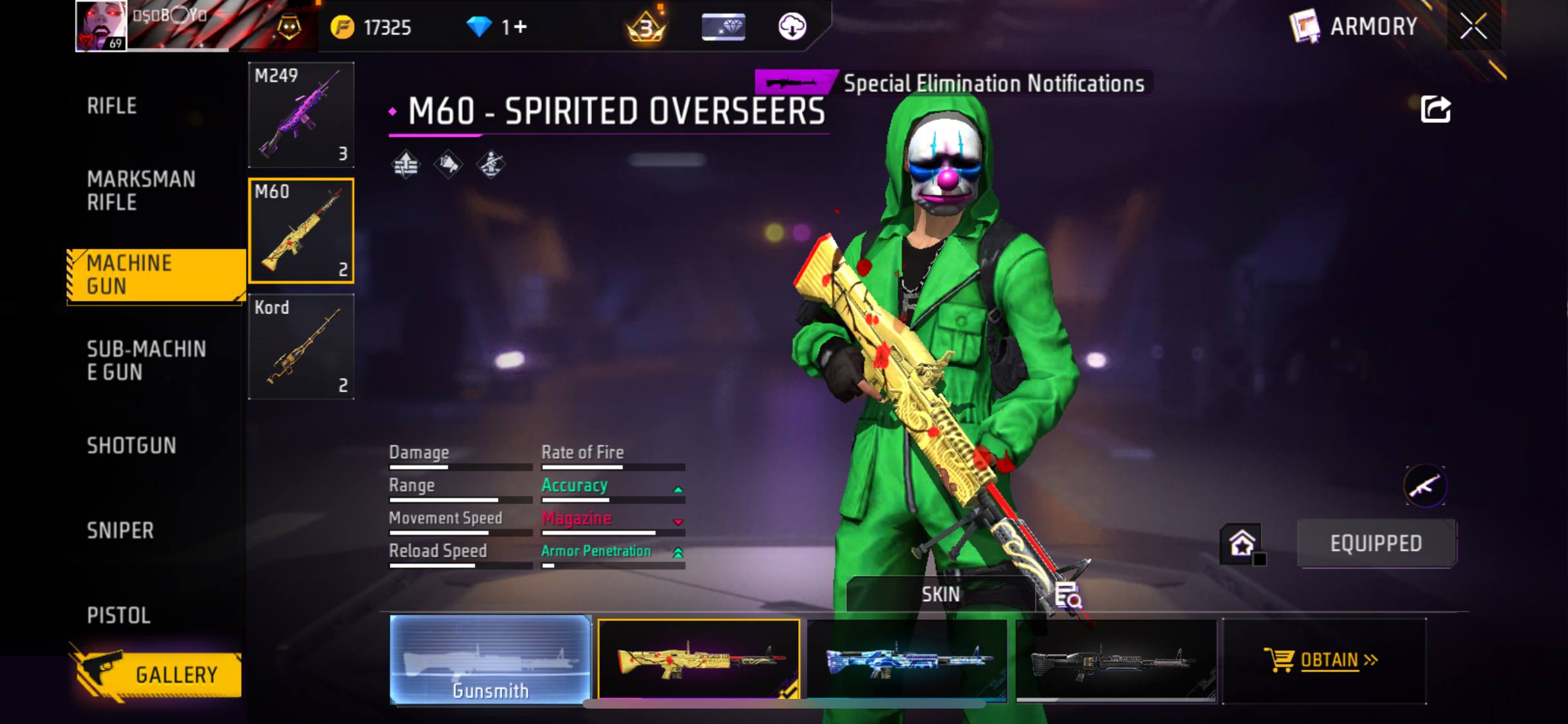Close the Armory screen
The image size is (1568, 724).
[1473, 27]
